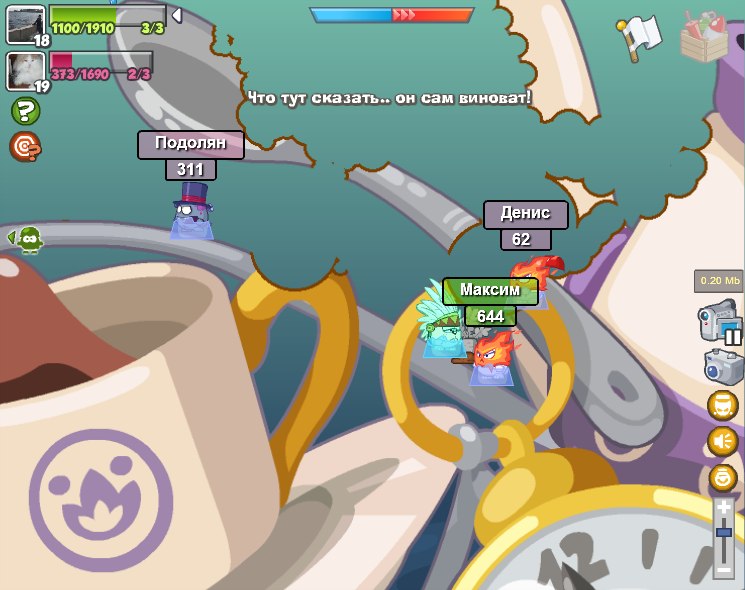Click the white cat opponent avatar
Image resolution: width=745 pixels, height=590 pixels.
pos(25,70)
